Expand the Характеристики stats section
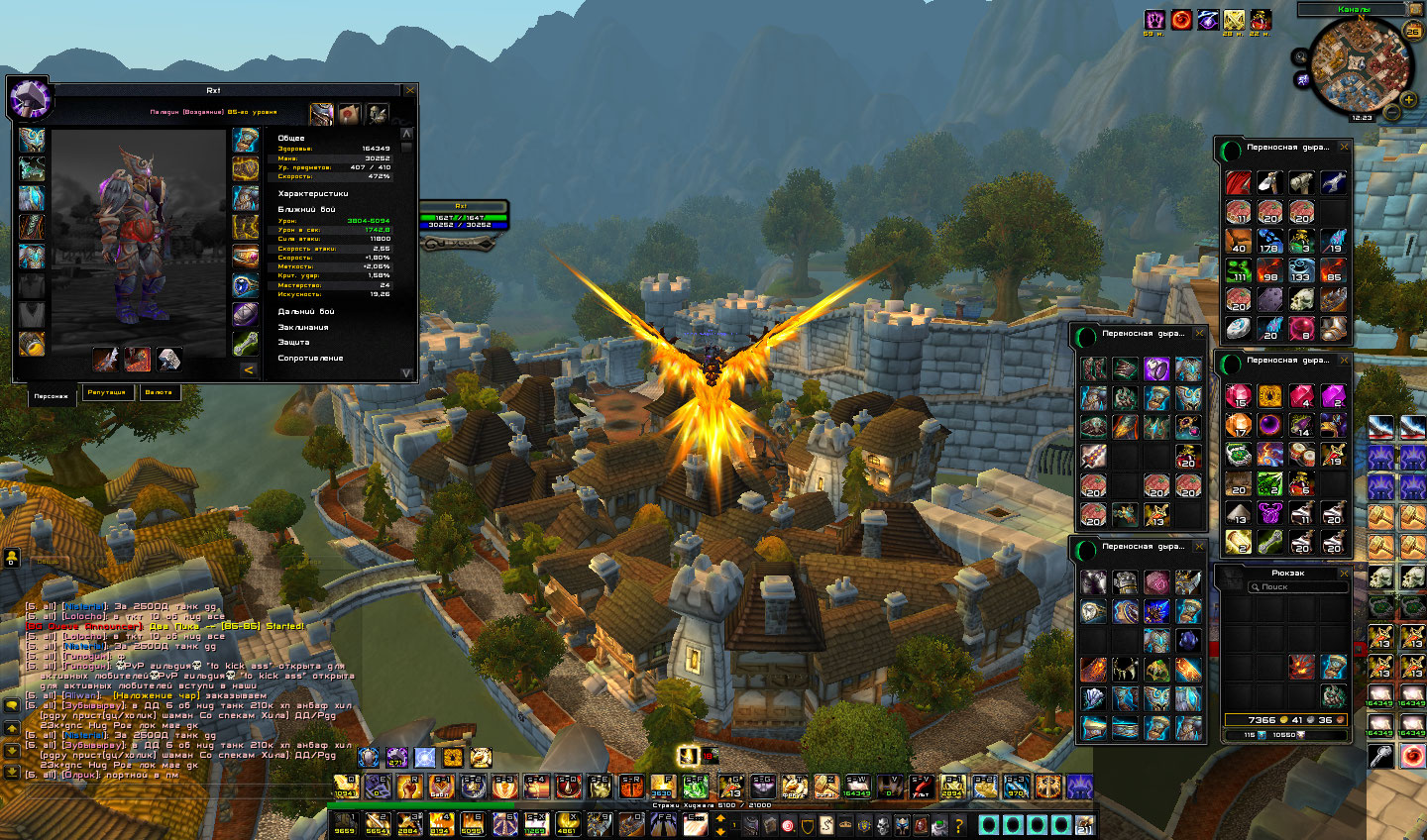Screen dimensions: 1427x840 tap(313, 194)
